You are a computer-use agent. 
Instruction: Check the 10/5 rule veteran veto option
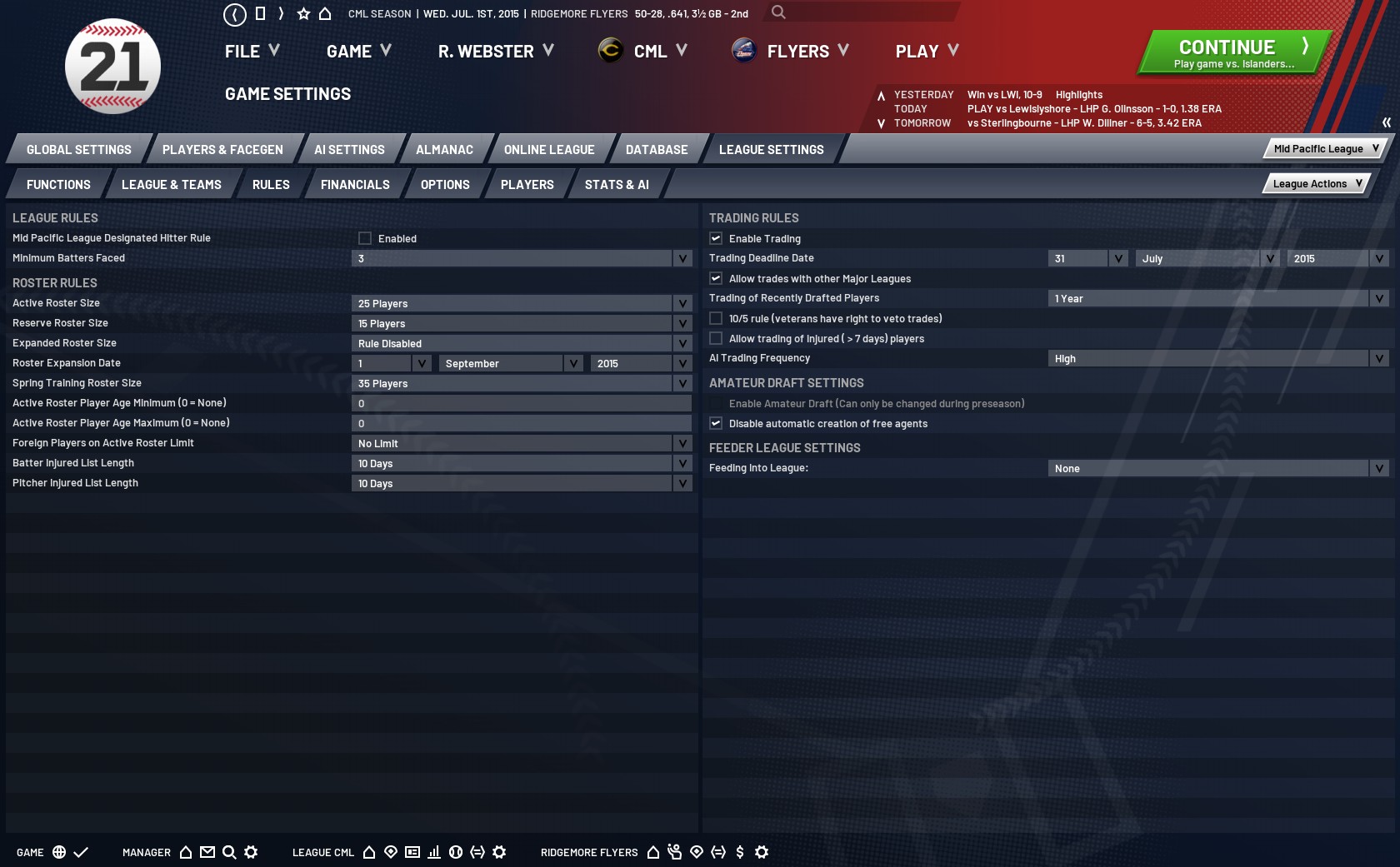(716, 318)
